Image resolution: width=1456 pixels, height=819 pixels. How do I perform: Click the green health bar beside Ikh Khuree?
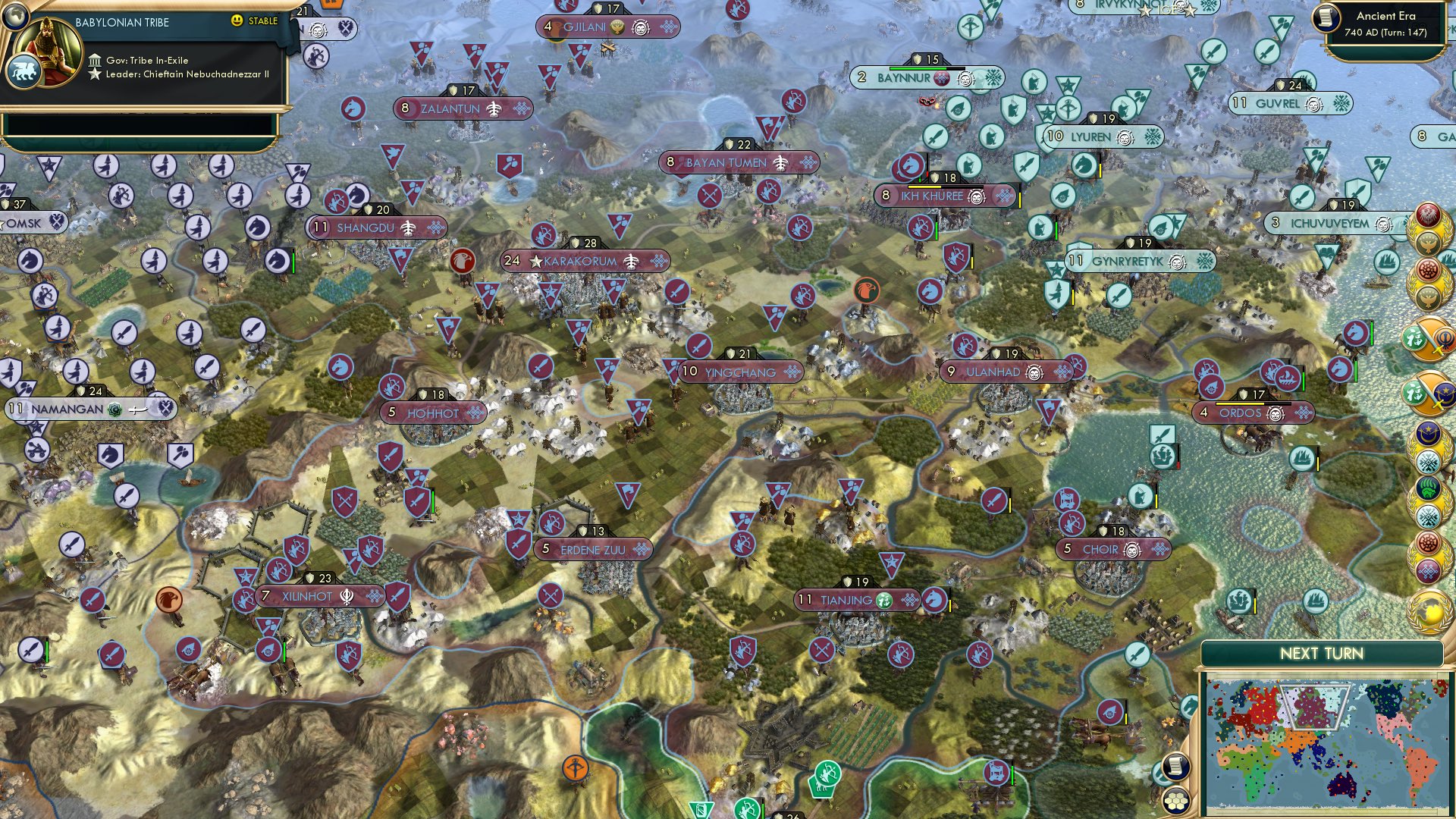(918, 180)
